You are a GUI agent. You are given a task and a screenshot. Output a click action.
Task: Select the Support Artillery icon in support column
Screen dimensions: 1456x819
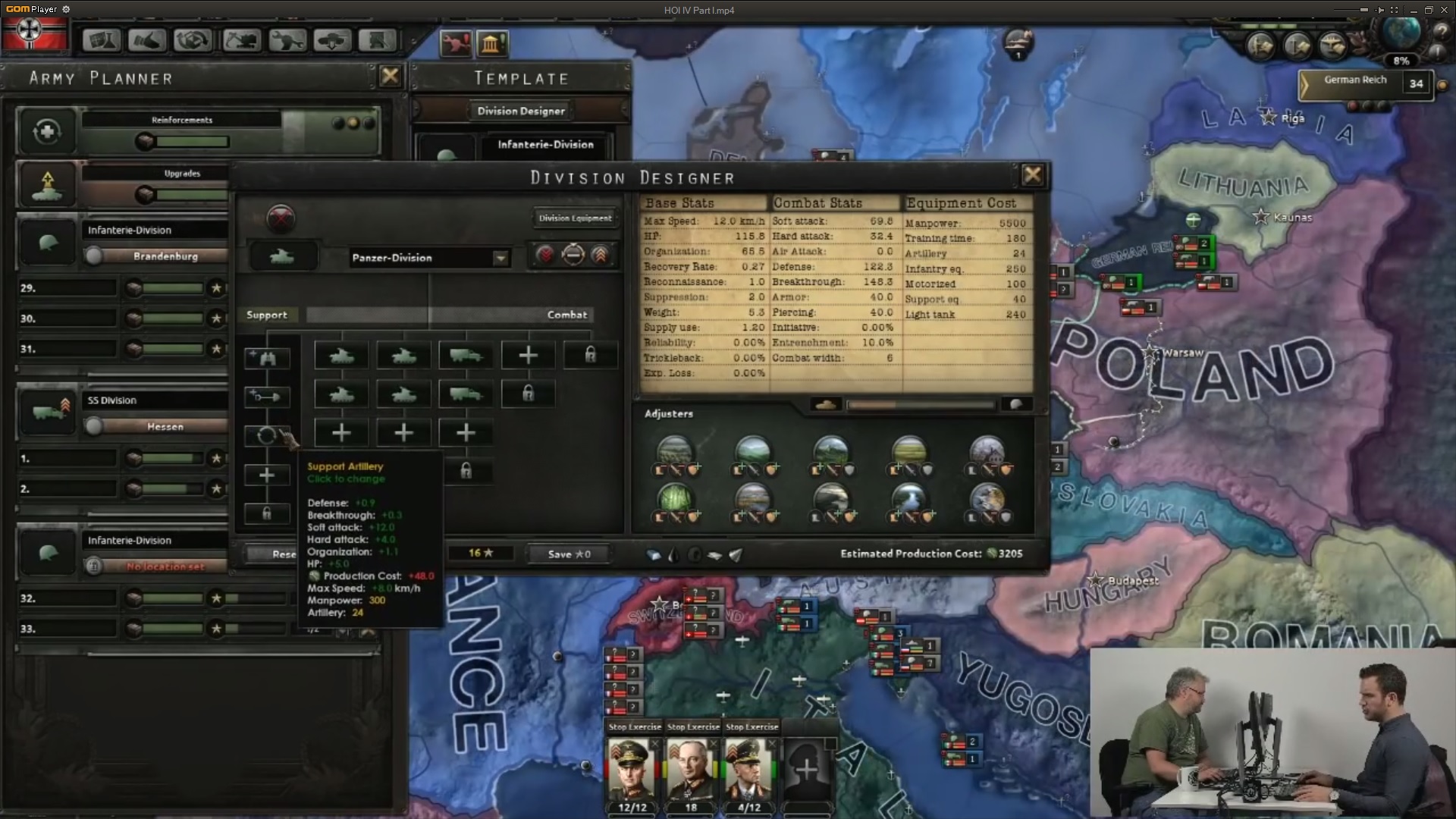tap(267, 435)
